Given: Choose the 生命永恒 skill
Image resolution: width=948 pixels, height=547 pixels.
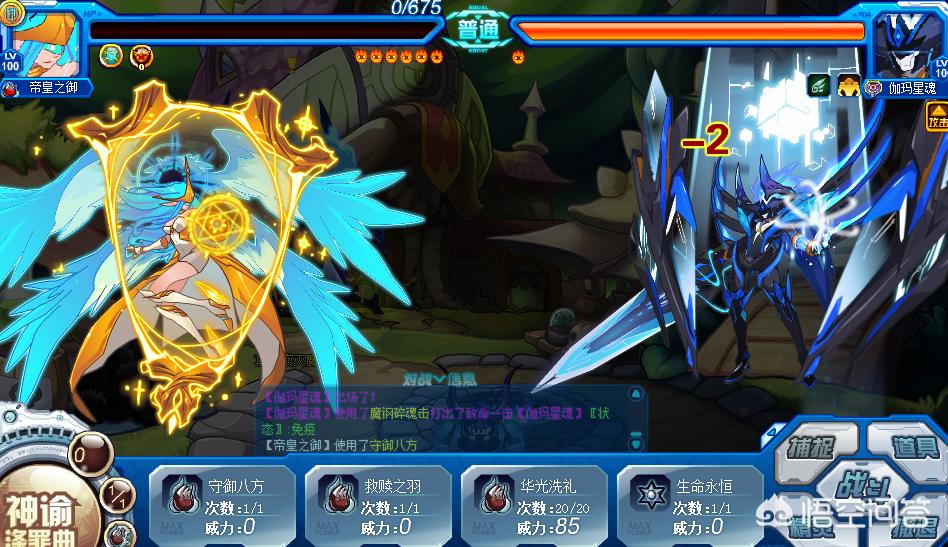Looking at the screenshot, I should click(690, 505).
